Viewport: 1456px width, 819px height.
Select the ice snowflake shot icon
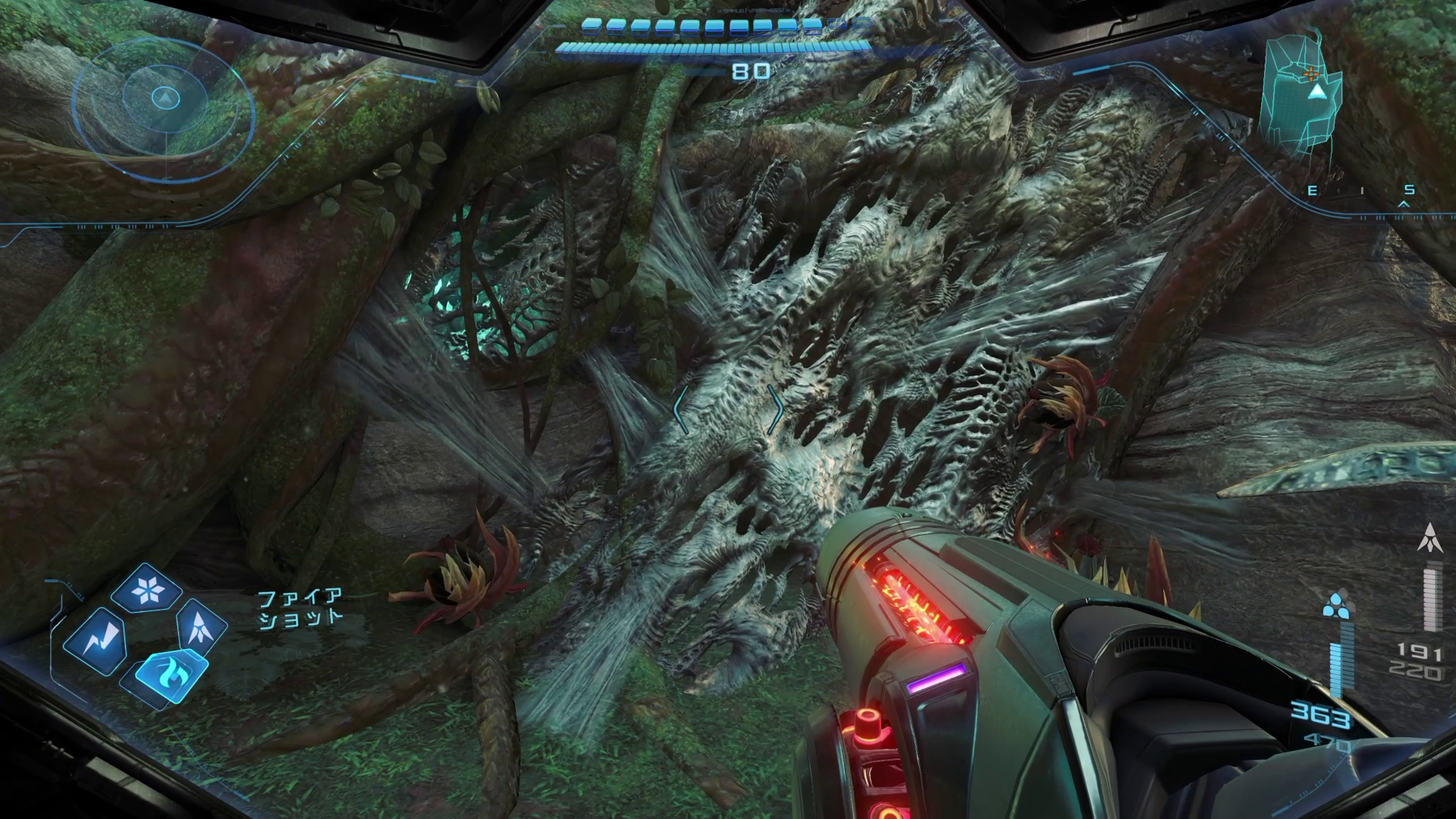click(x=146, y=588)
